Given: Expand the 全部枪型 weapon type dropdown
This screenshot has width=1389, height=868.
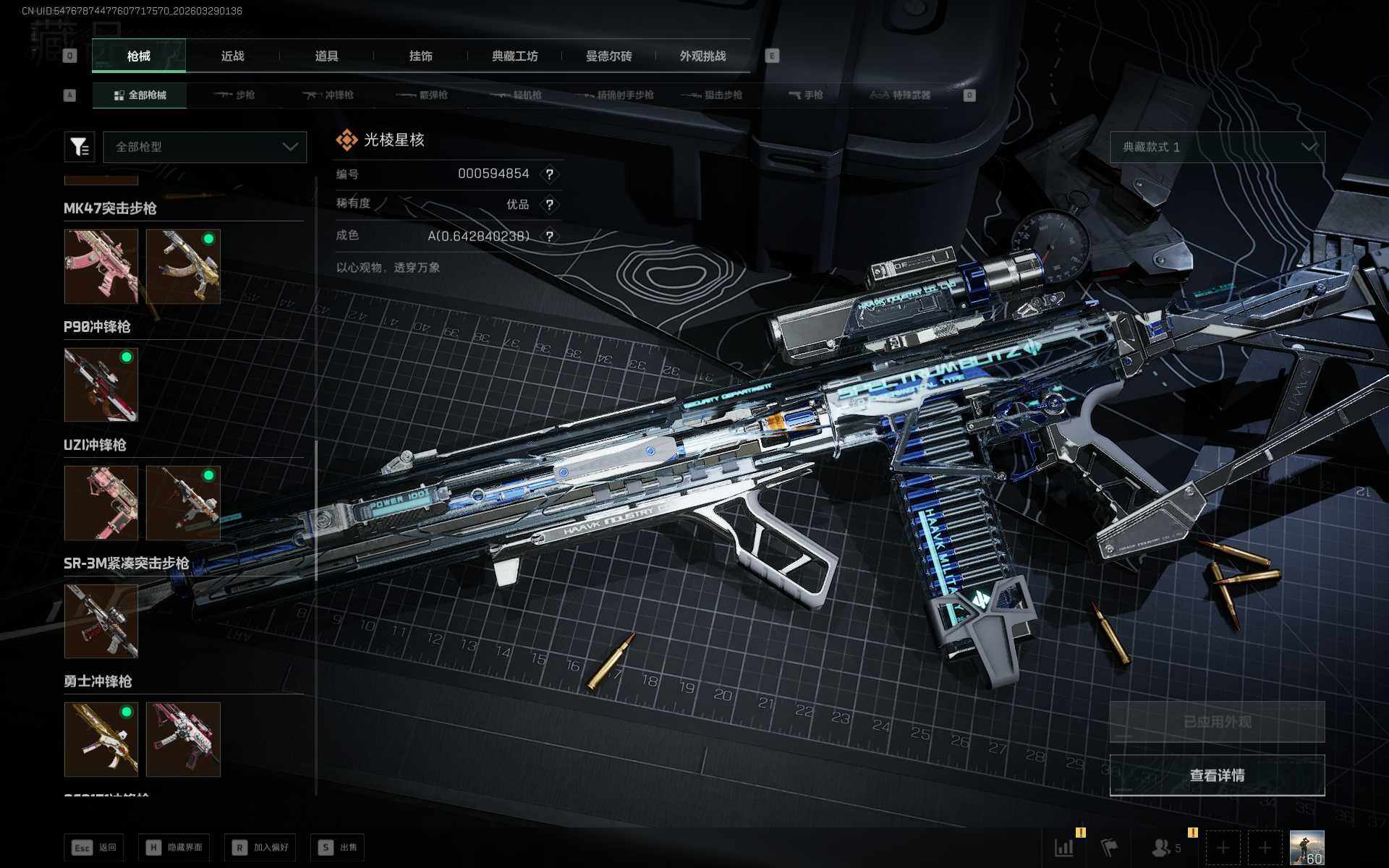Looking at the screenshot, I should click(x=205, y=147).
